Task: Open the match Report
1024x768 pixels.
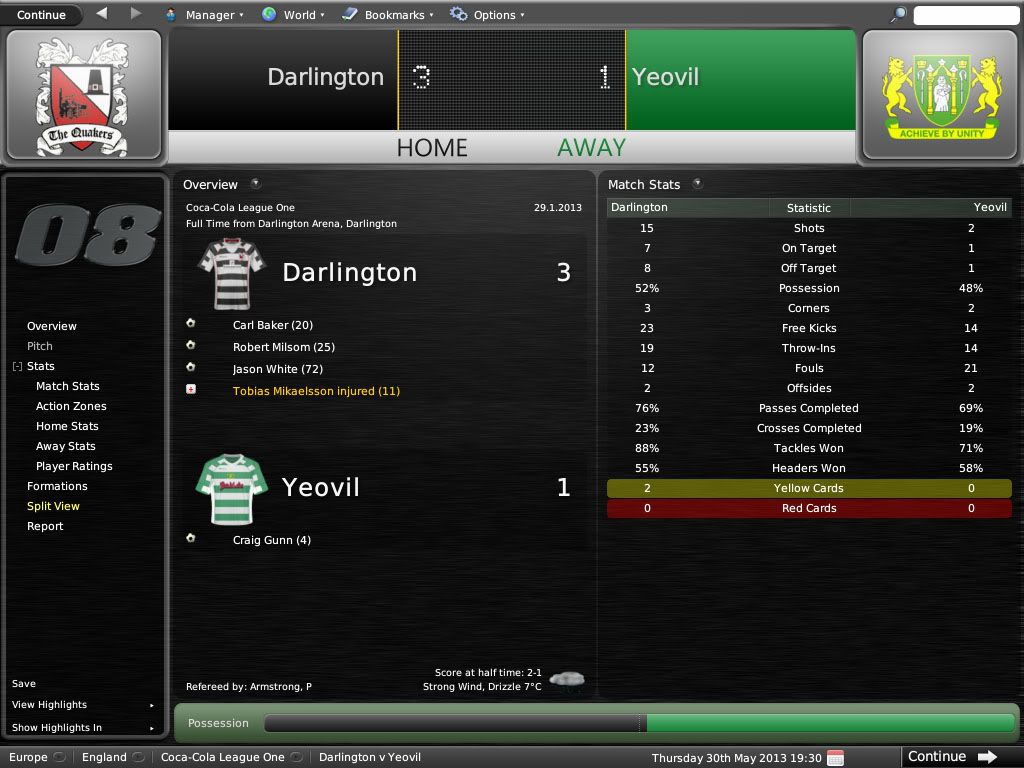Action: 45,526
